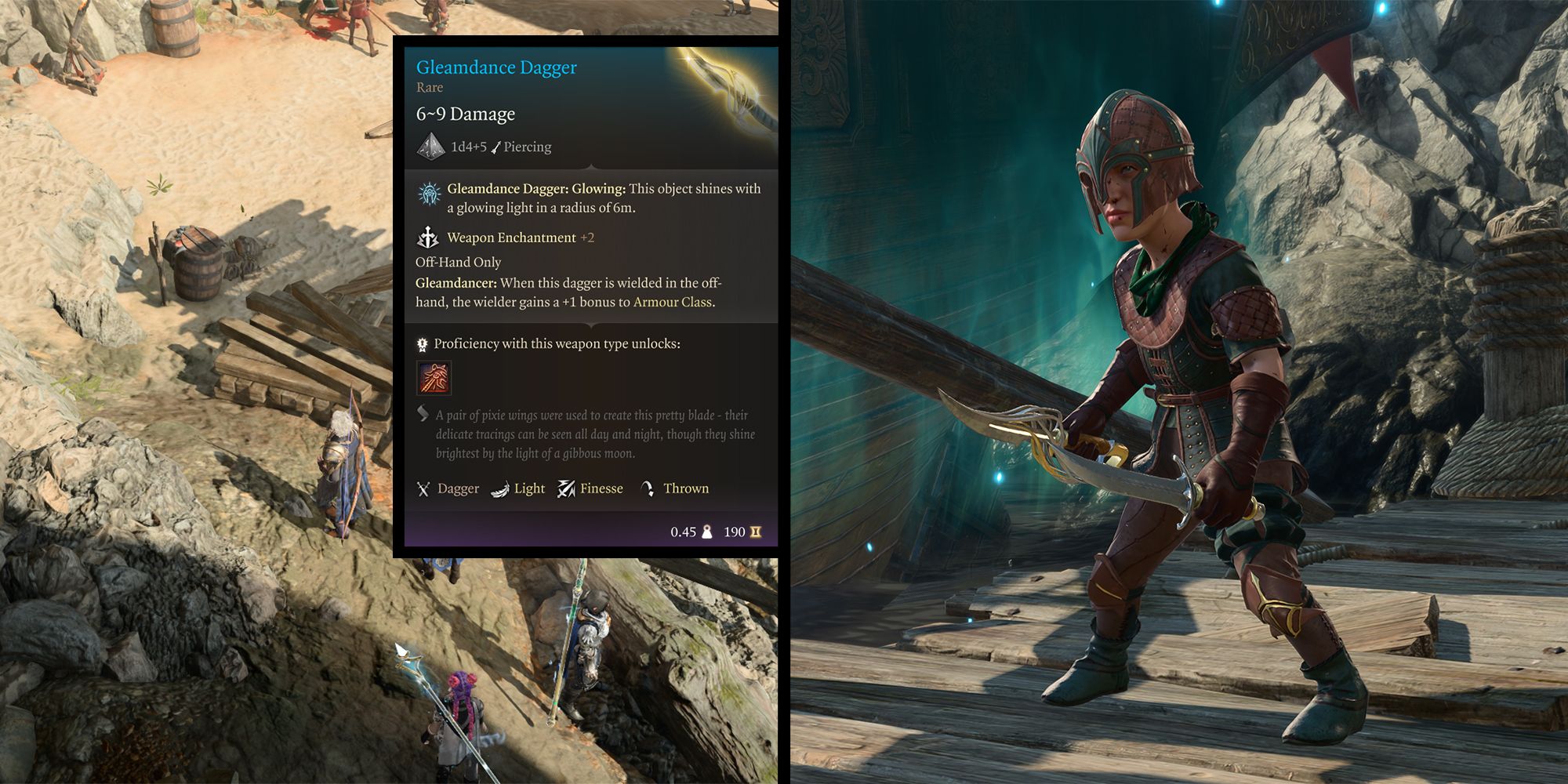Select the Rare rarity label
This screenshot has height=784, width=1568.
tap(429, 88)
